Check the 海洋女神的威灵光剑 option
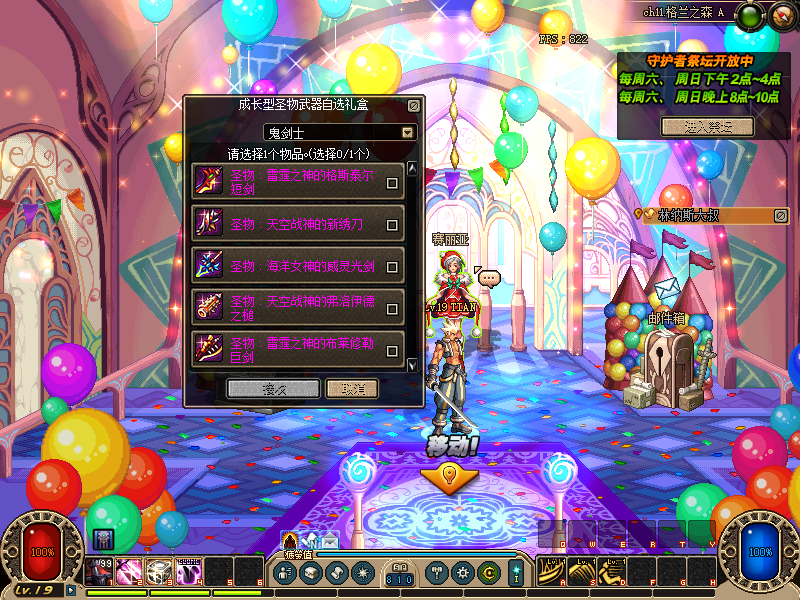800x600 pixels. [x=393, y=267]
